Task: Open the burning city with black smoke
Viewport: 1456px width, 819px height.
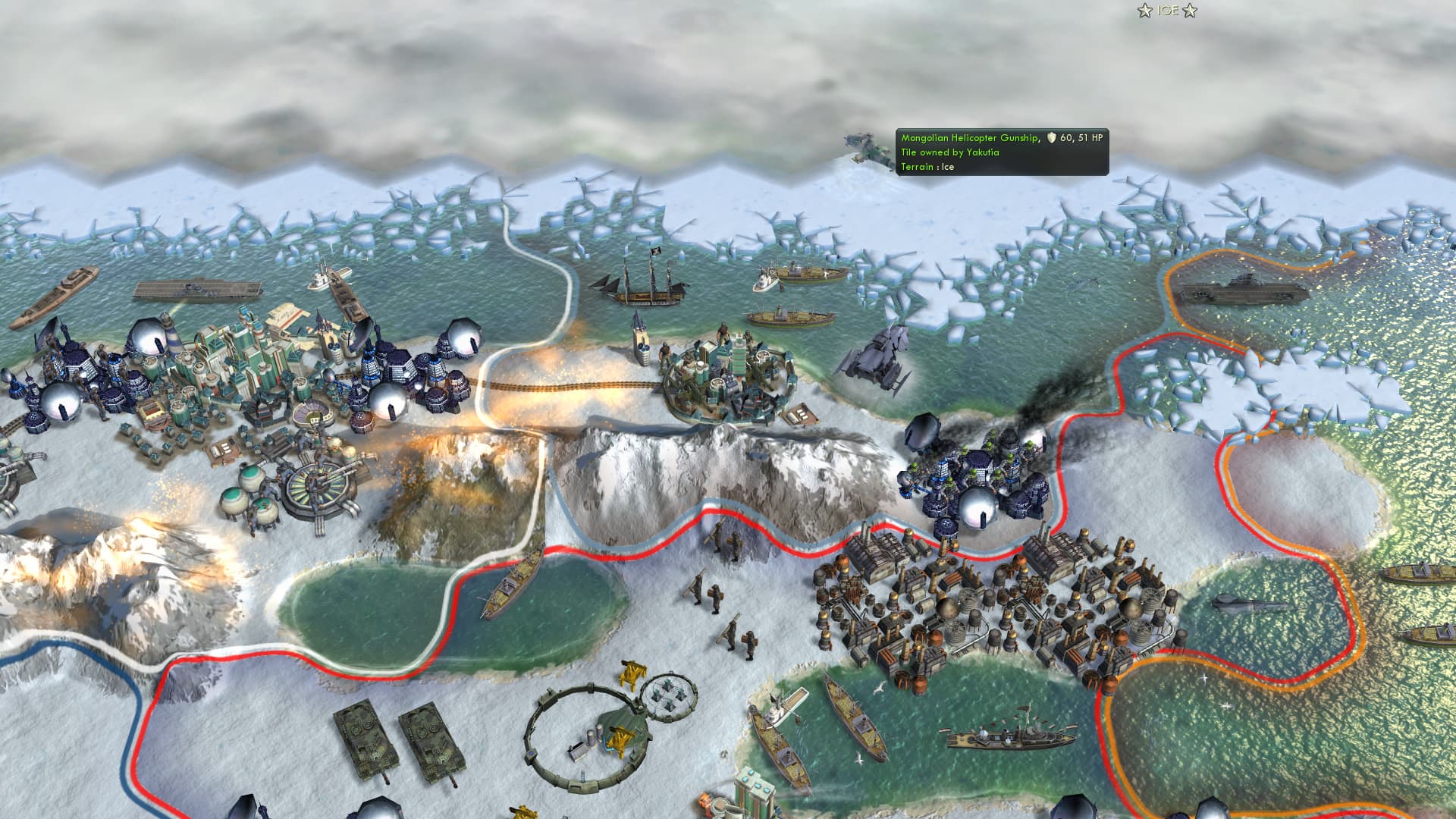Action: pos(978,470)
